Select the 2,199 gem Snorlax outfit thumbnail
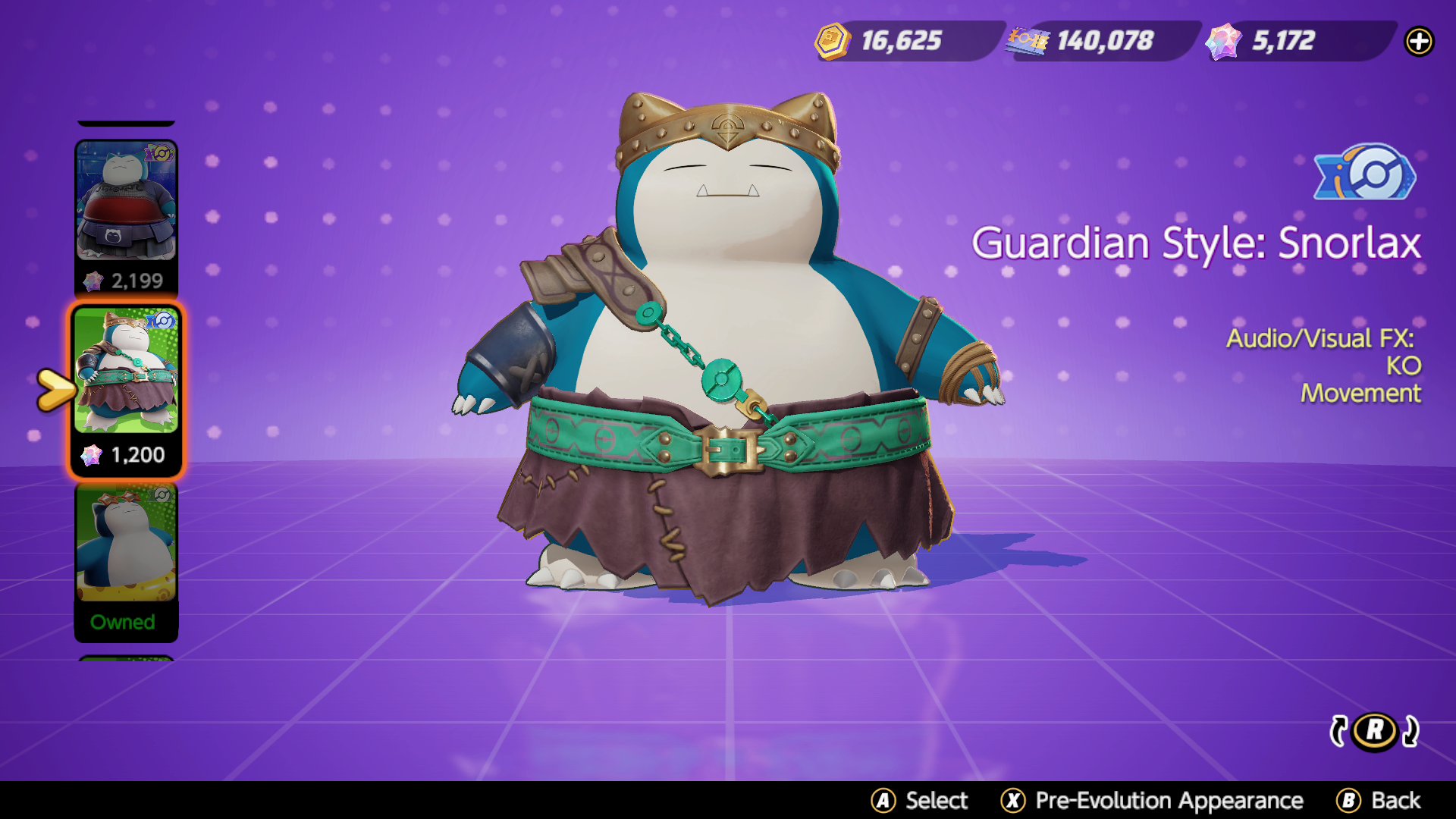1456x819 pixels. pyautogui.click(x=126, y=218)
